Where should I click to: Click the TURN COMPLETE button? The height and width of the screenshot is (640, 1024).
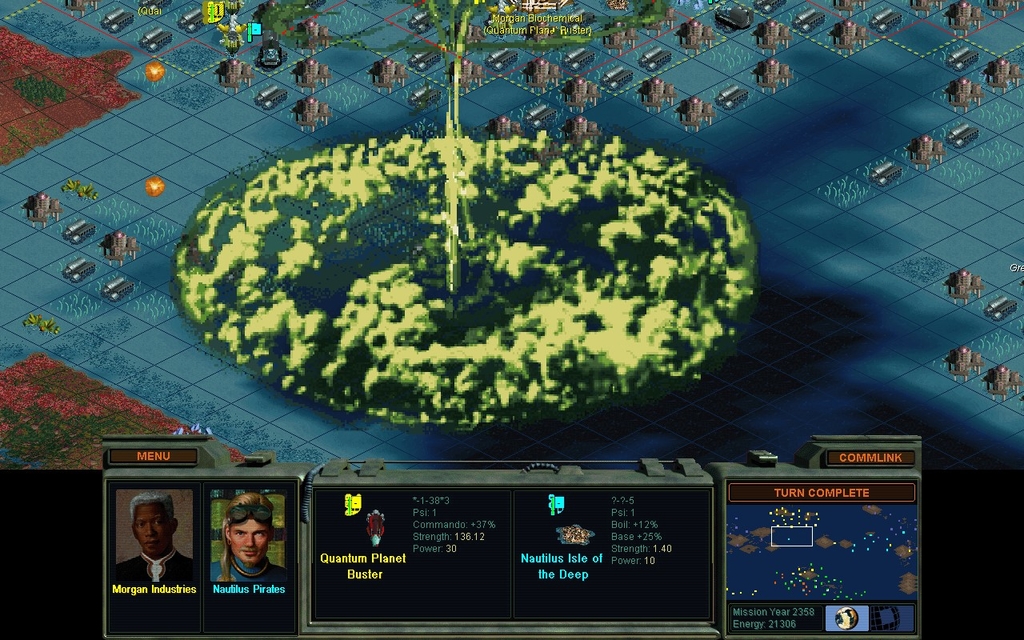(821, 493)
